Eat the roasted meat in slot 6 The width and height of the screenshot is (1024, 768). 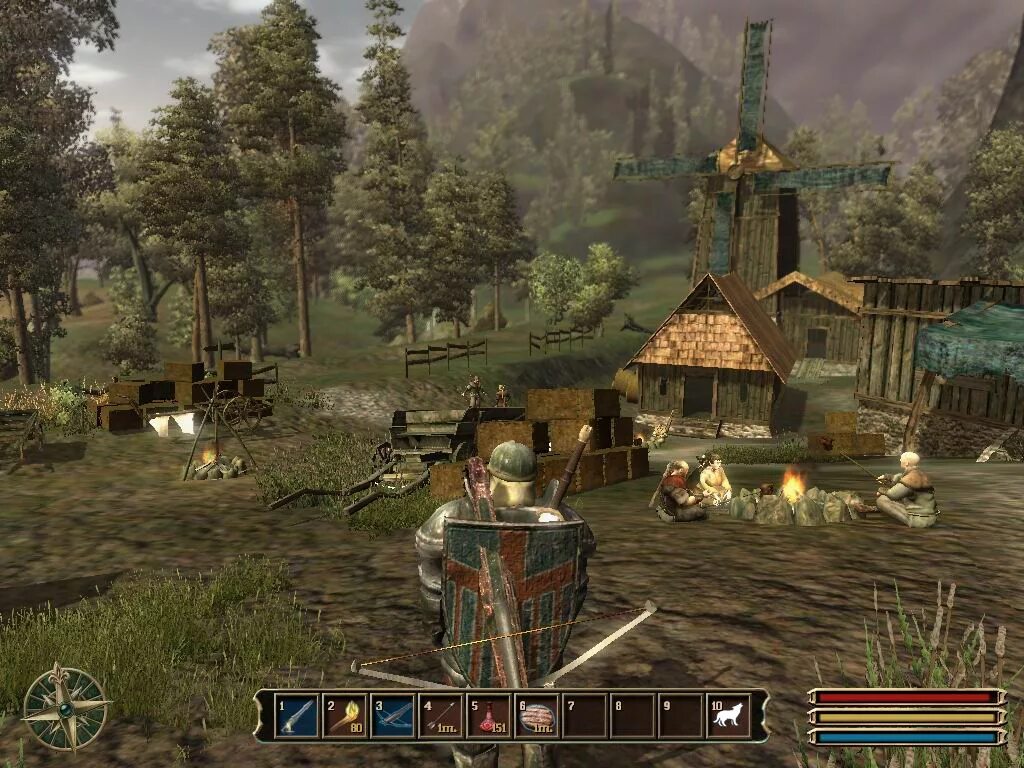click(537, 716)
